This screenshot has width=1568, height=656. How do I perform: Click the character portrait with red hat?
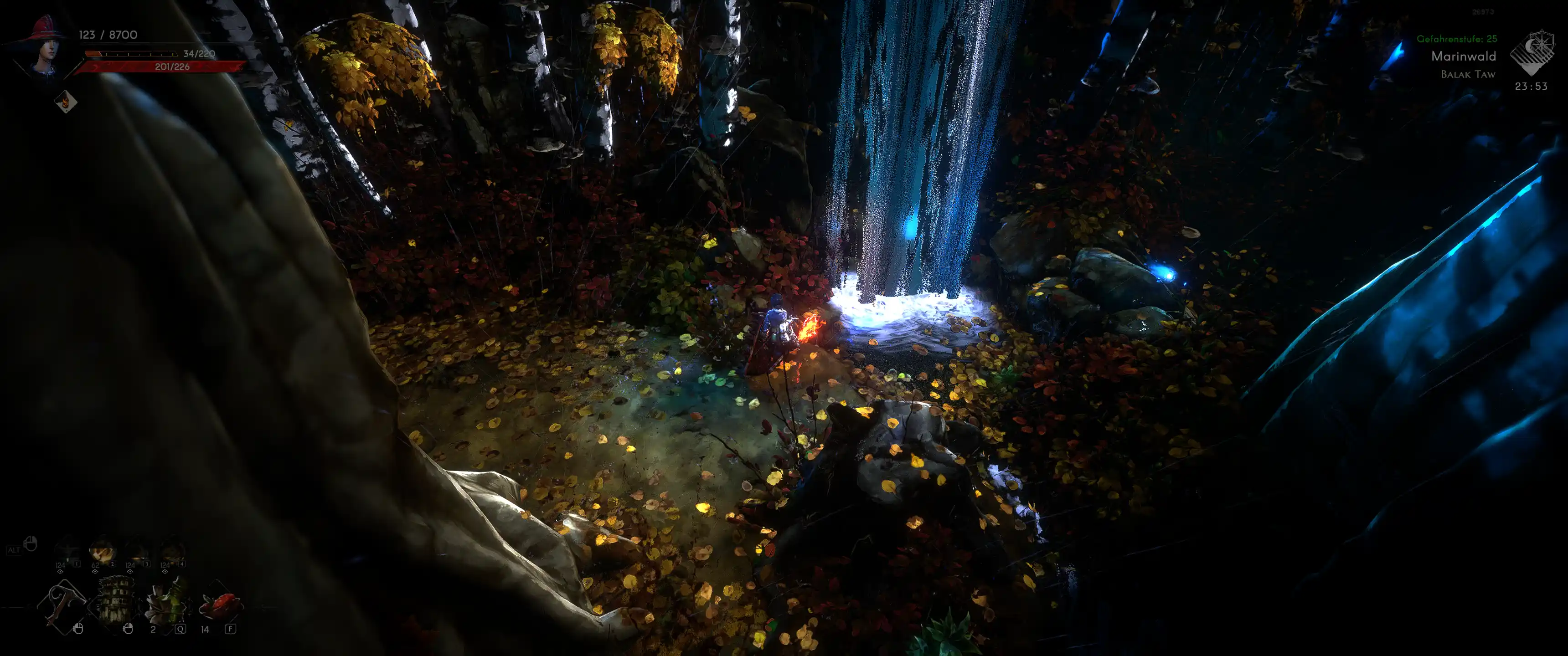[x=44, y=46]
